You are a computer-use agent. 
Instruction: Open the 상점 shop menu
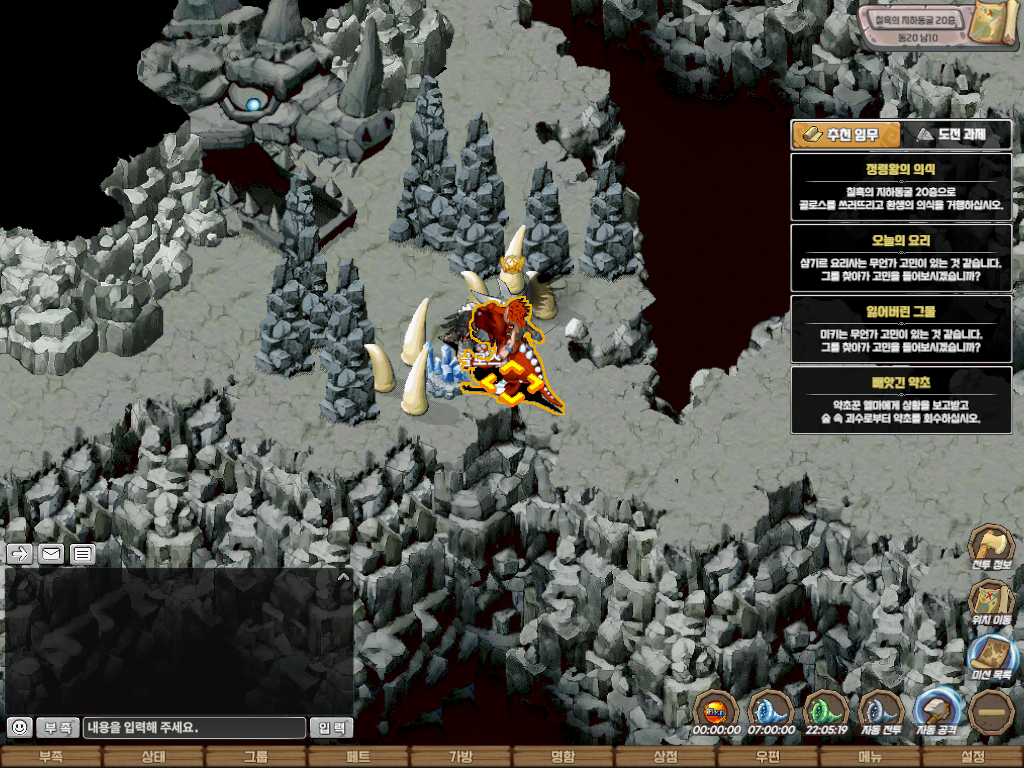pyautogui.click(x=665, y=757)
